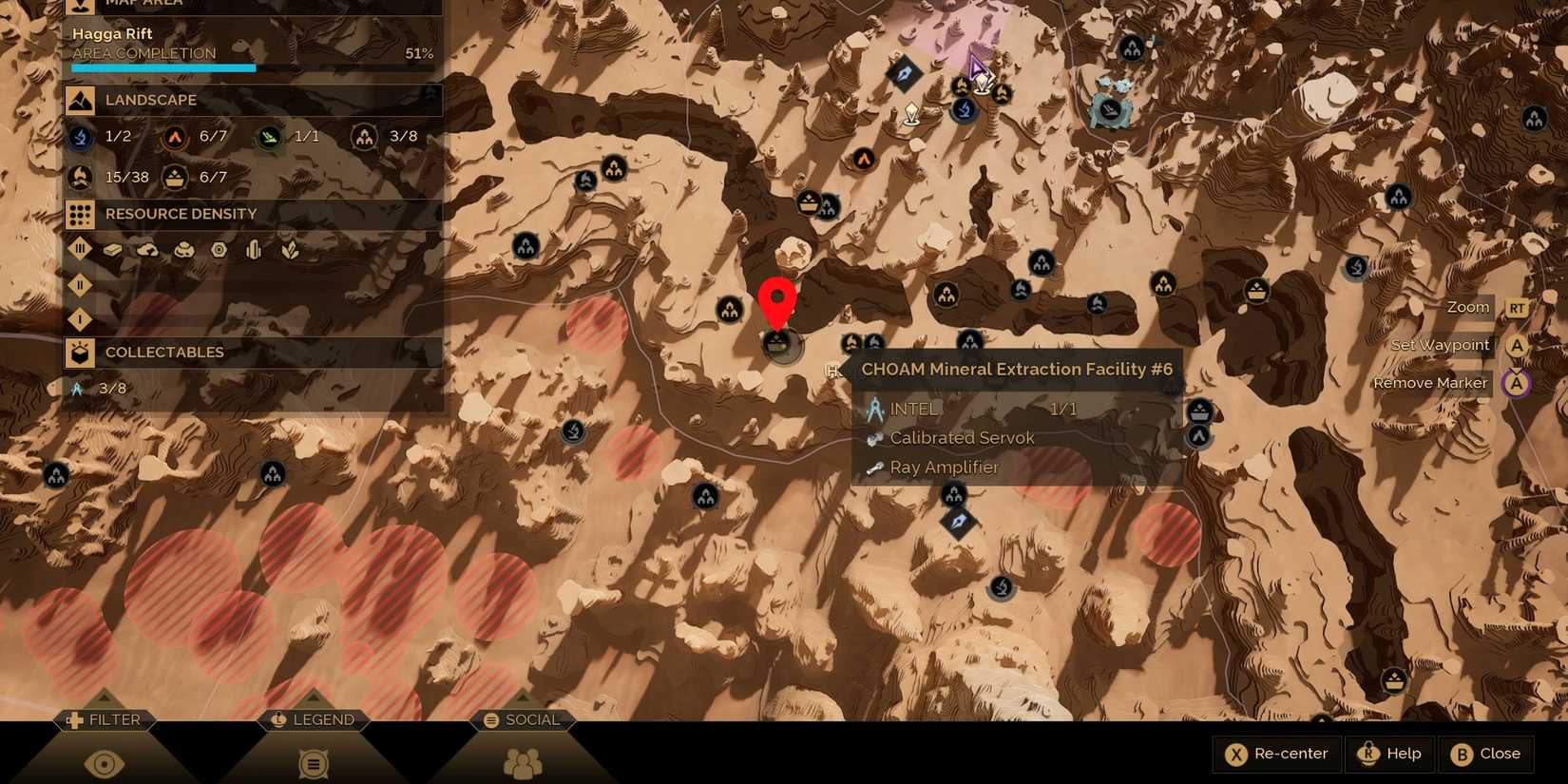Toggle the level I resource density filter
The height and width of the screenshot is (784, 1568).
pos(80,320)
